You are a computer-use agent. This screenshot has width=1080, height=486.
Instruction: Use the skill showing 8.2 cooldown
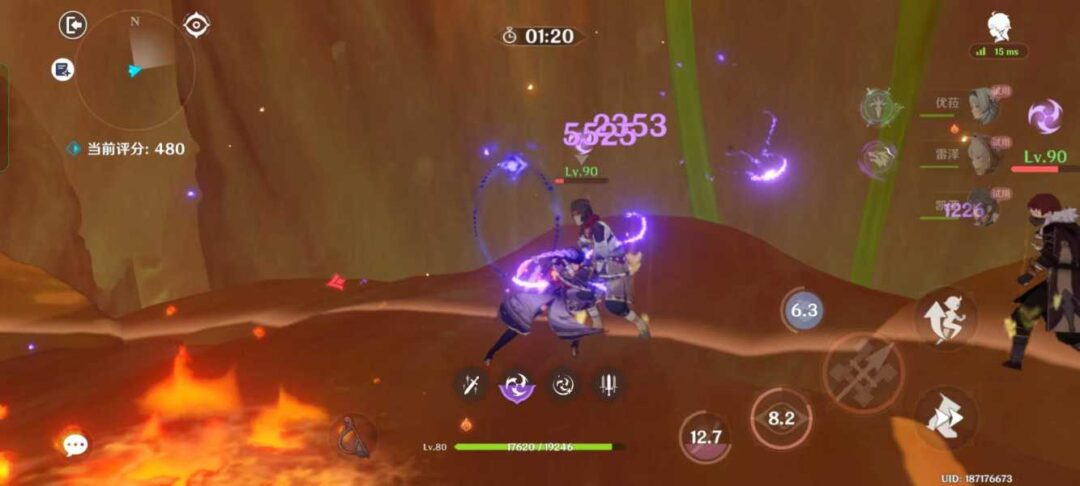tap(781, 419)
